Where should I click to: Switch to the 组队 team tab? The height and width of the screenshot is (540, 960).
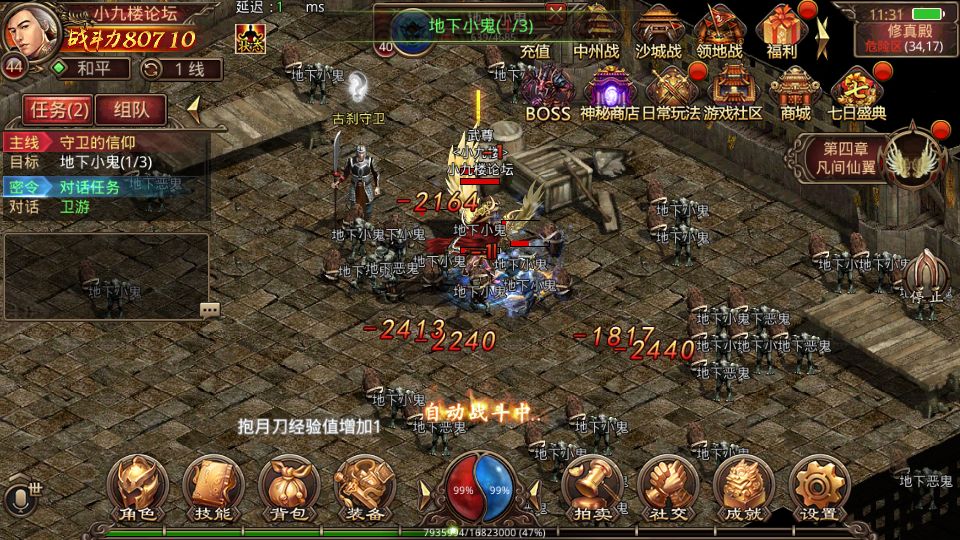point(132,110)
